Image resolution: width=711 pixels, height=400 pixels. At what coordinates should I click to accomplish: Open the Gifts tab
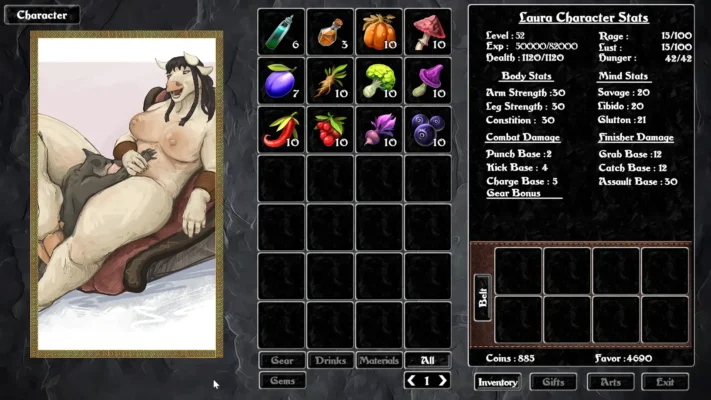coord(553,382)
